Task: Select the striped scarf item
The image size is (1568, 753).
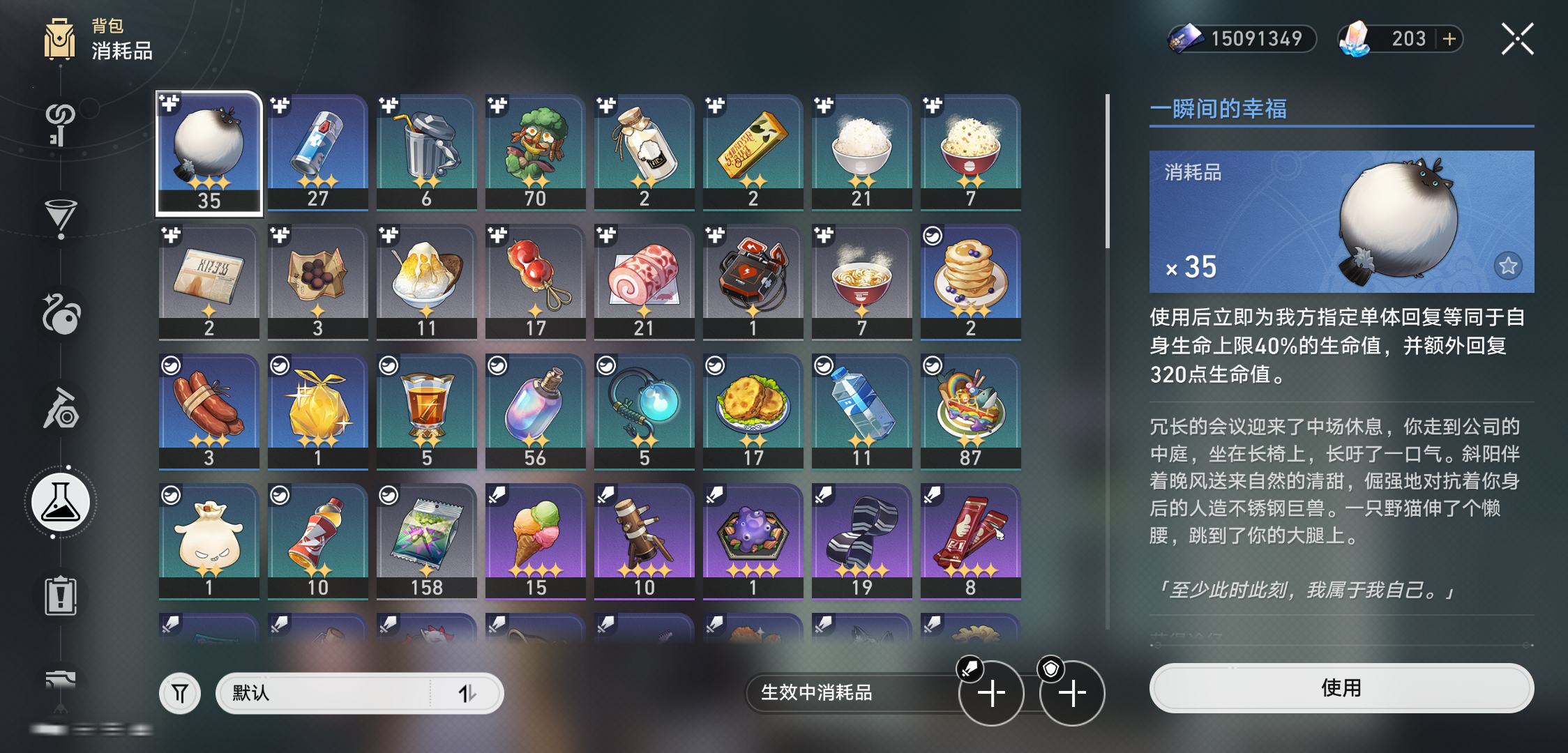Action: (x=861, y=541)
